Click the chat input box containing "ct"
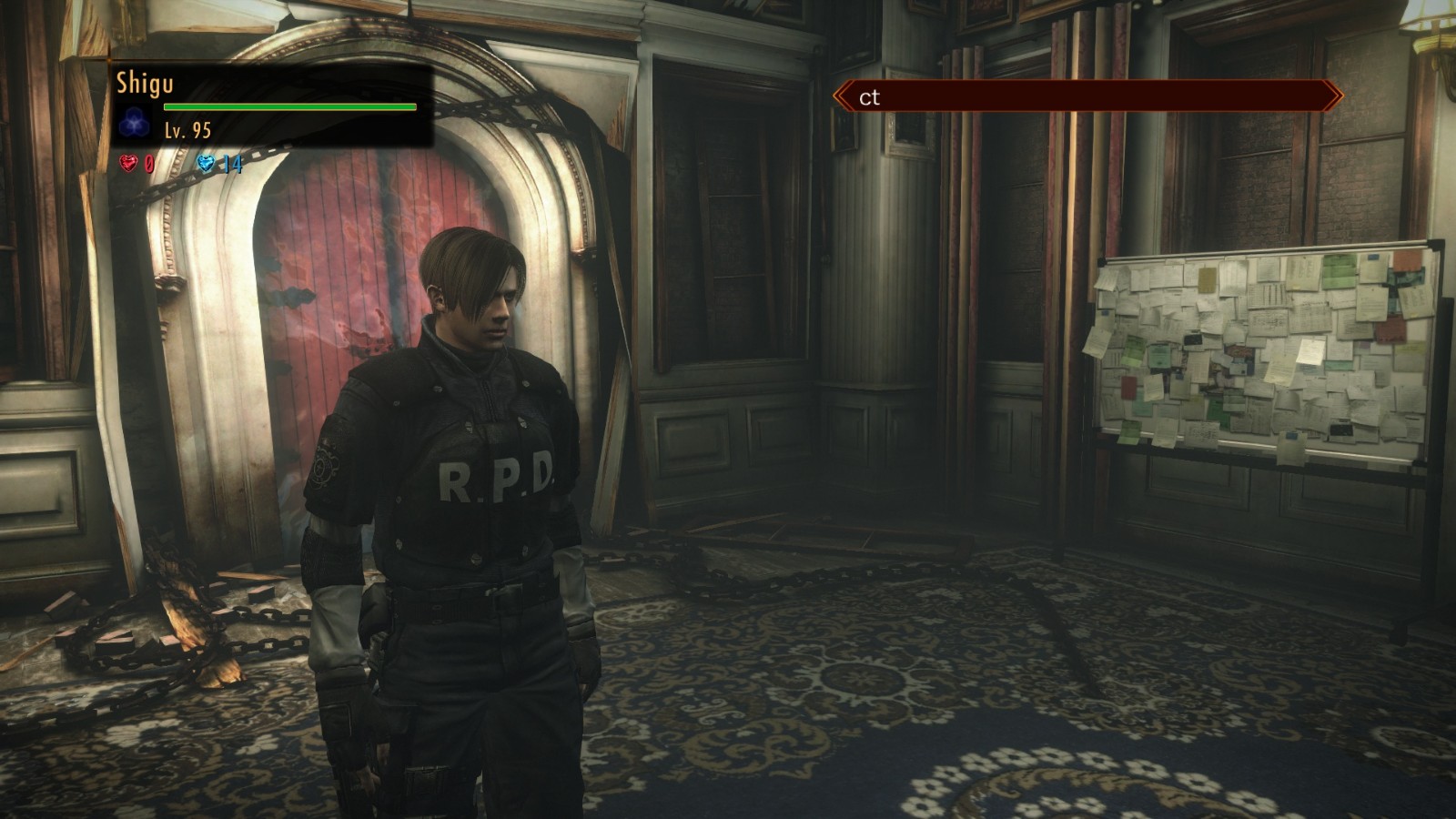The height and width of the screenshot is (819, 1456). click(1087, 96)
